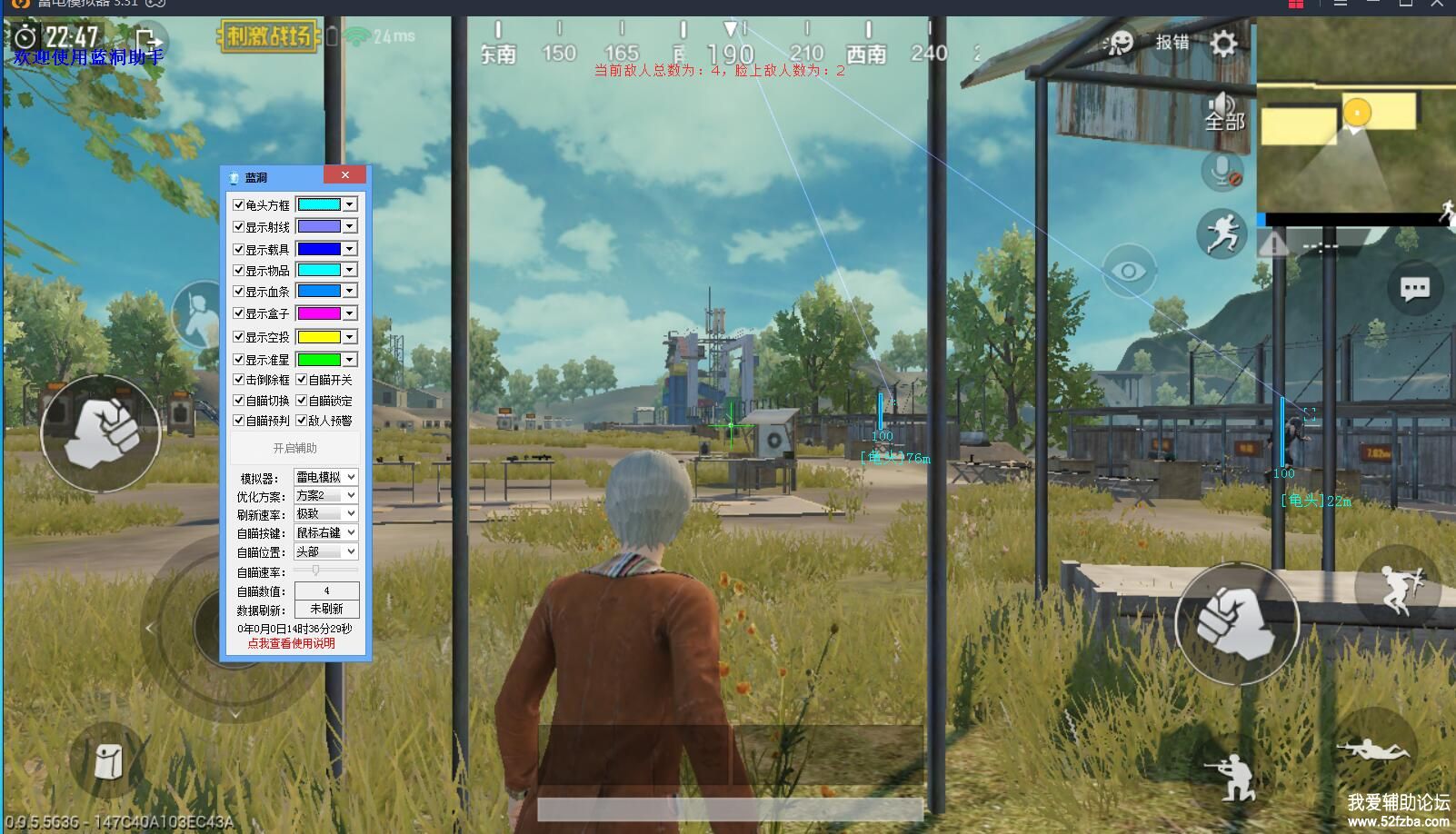Use the jump button
1456x834 pixels.
tap(1396, 586)
